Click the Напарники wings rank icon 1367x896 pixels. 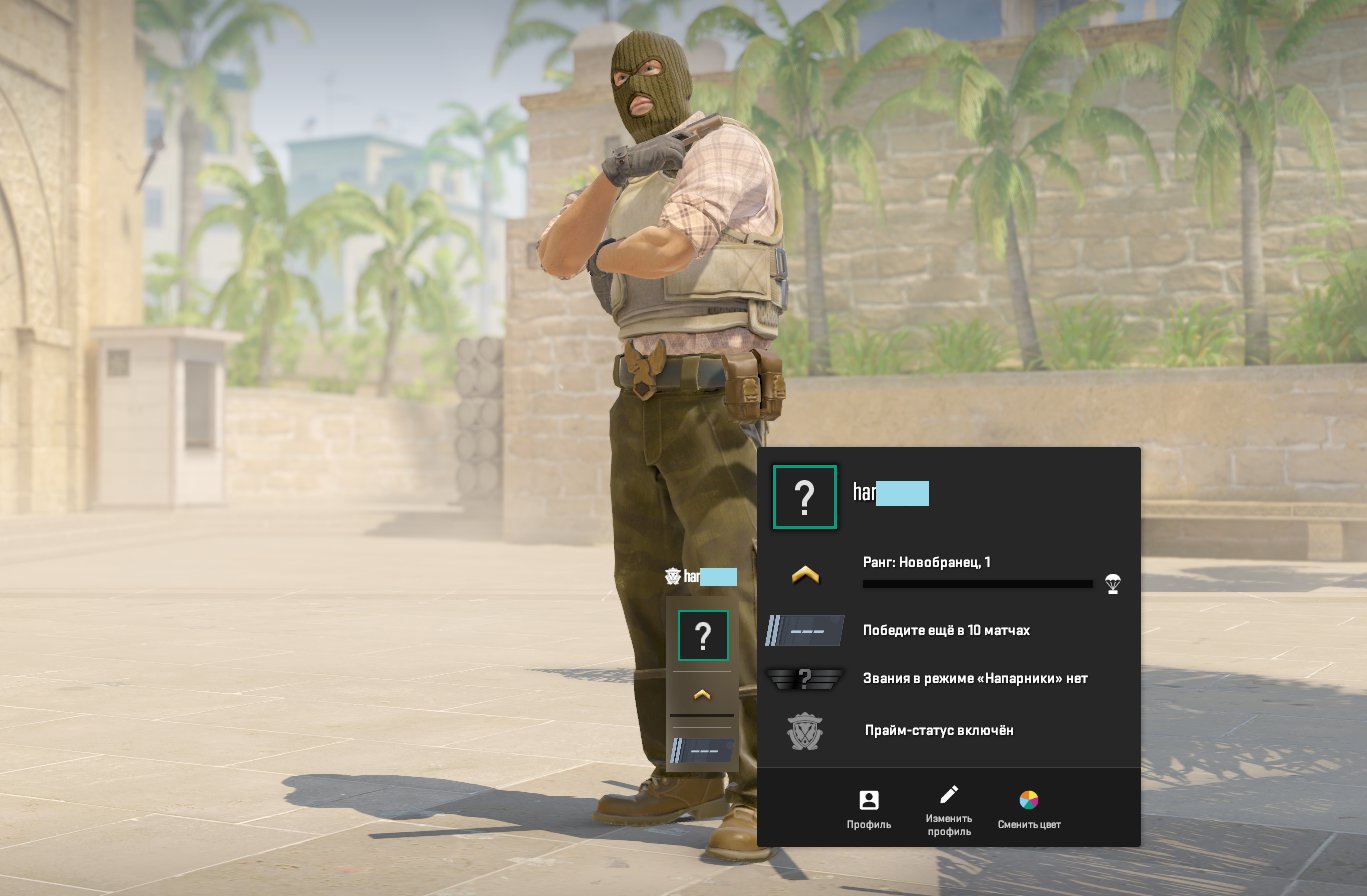point(804,678)
